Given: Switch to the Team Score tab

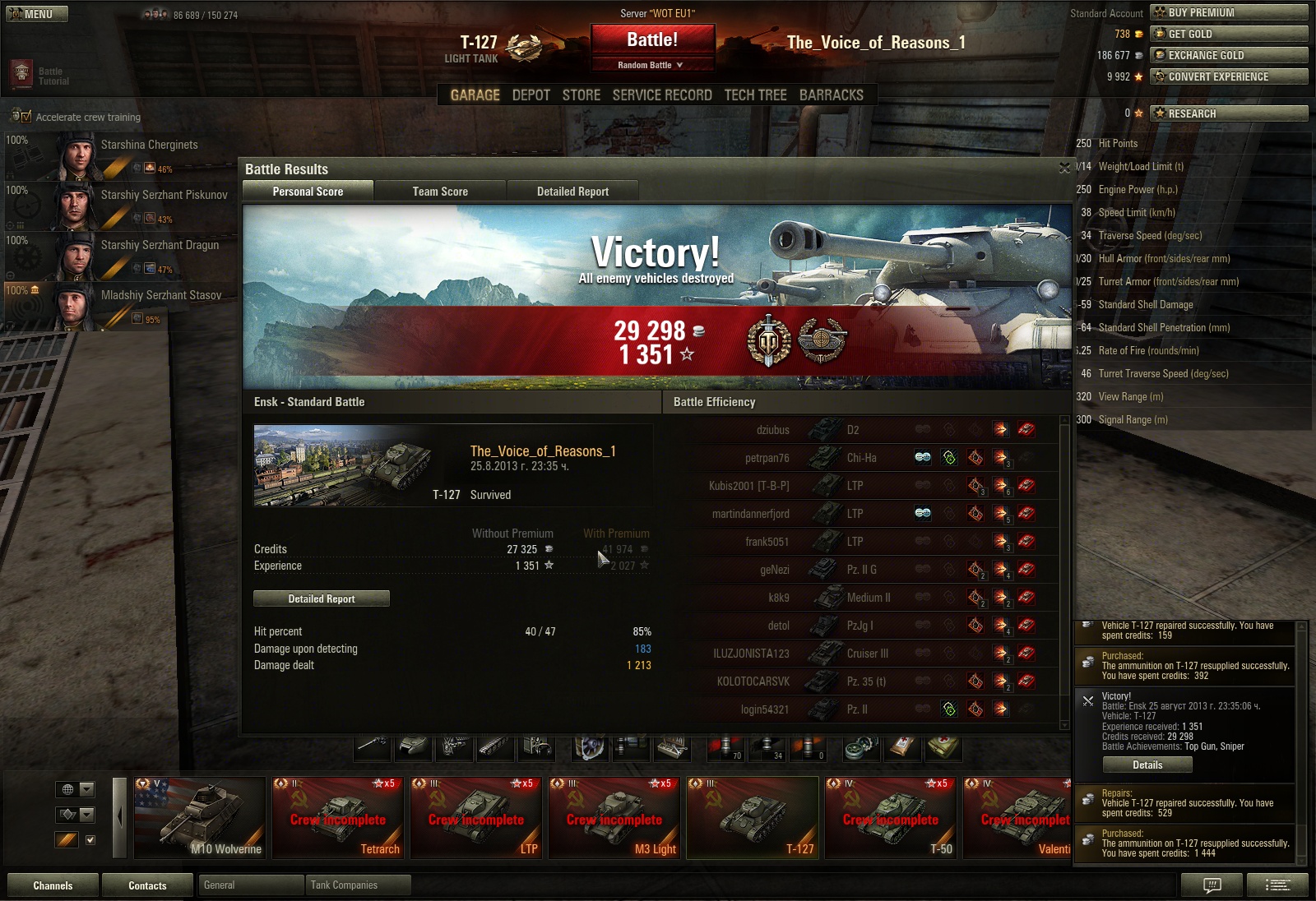Looking at the screenshot, I should point(440,192).
